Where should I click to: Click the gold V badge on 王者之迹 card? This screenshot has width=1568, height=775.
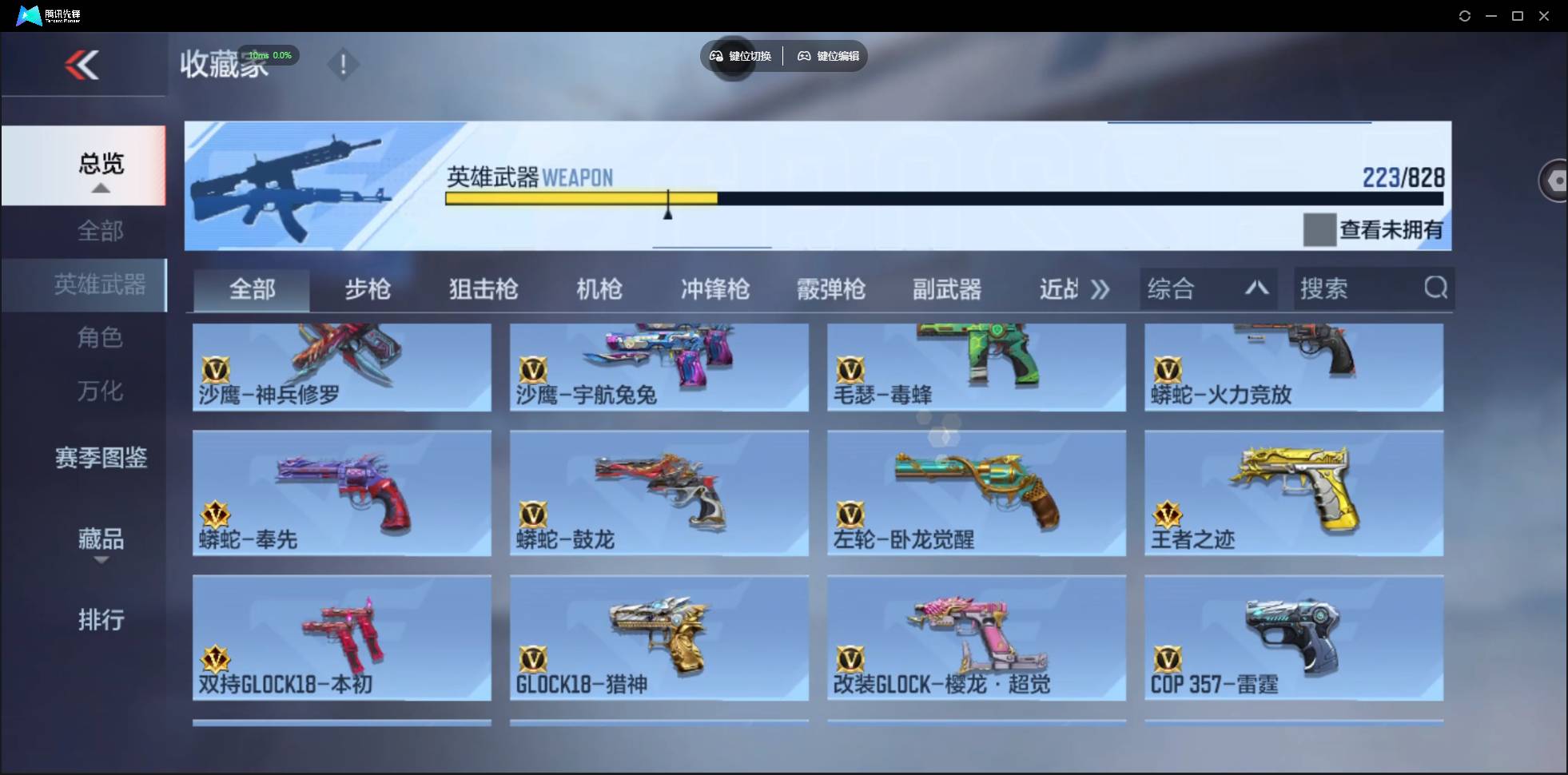[x=1168, y=513]
